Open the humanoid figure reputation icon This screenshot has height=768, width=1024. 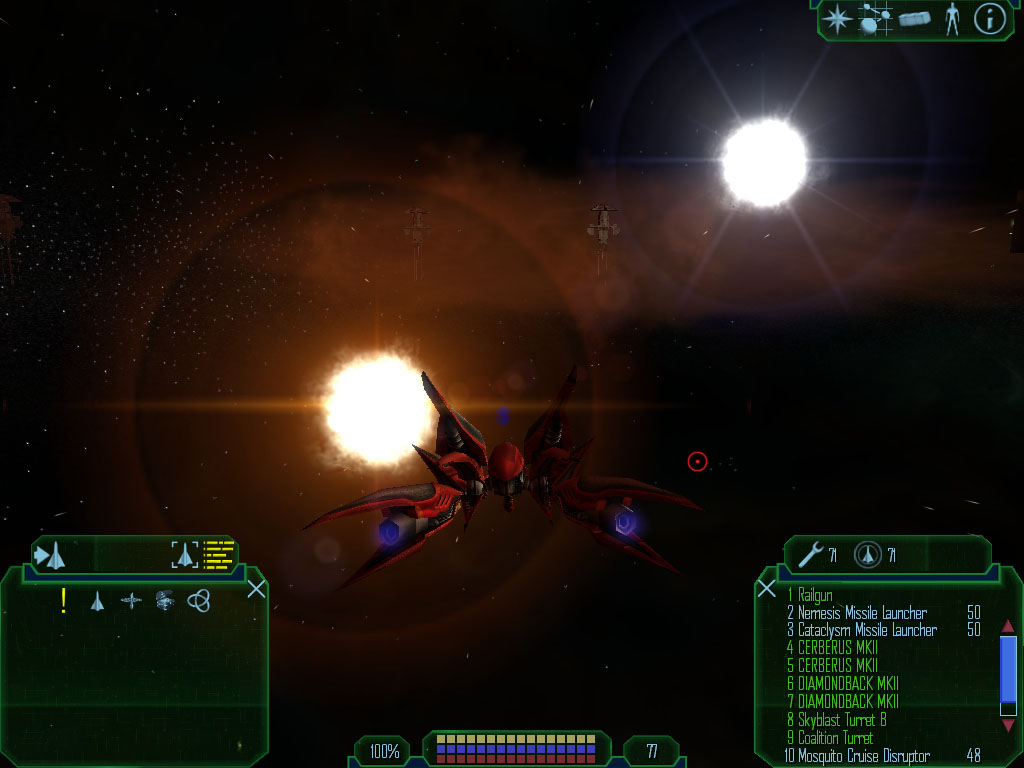point(951,18)
